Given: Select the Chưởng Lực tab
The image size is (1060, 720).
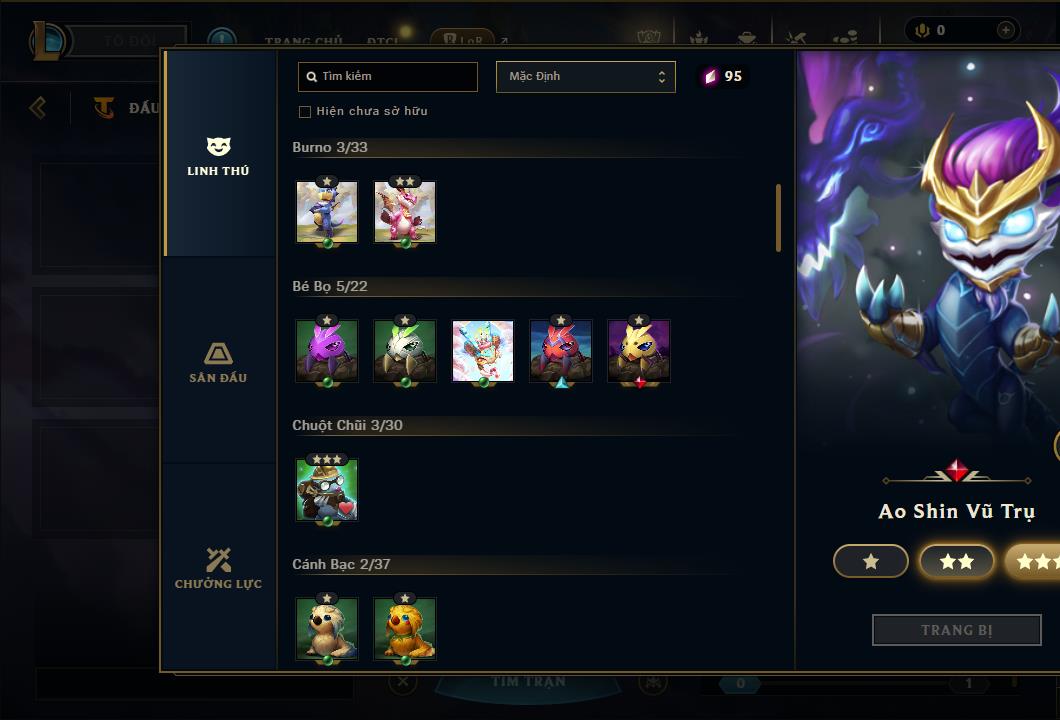Looking at the screenshot, I should pyautogui.click(x=218, y=568).
